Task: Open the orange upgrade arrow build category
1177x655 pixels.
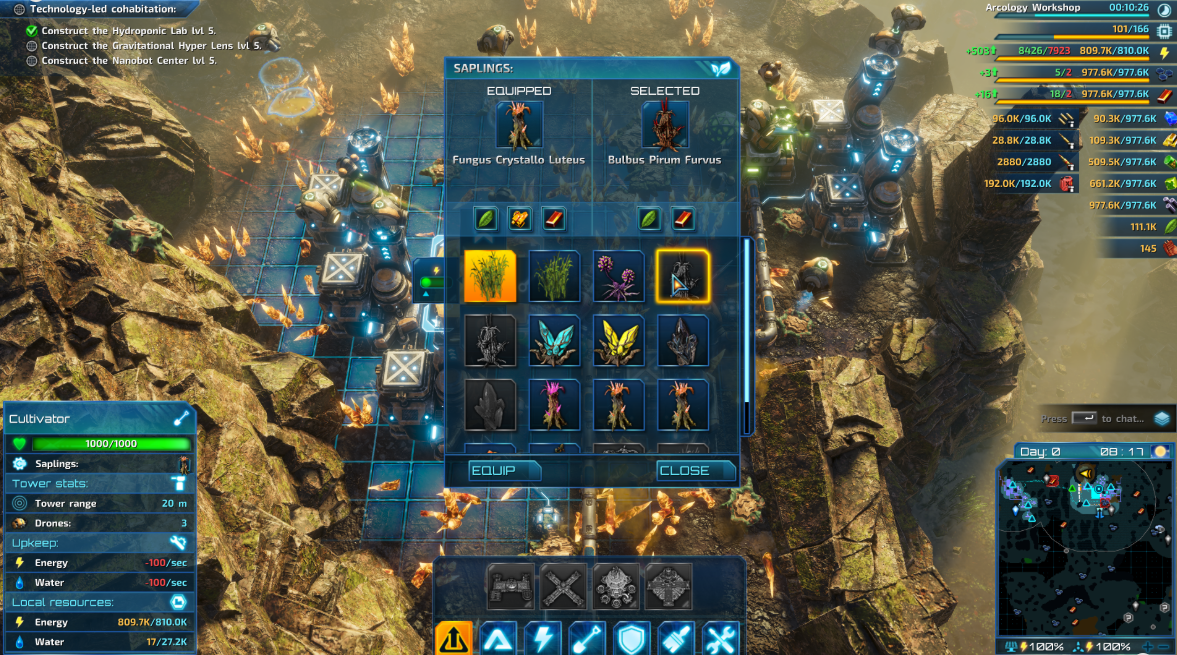Action: [453, 638]
